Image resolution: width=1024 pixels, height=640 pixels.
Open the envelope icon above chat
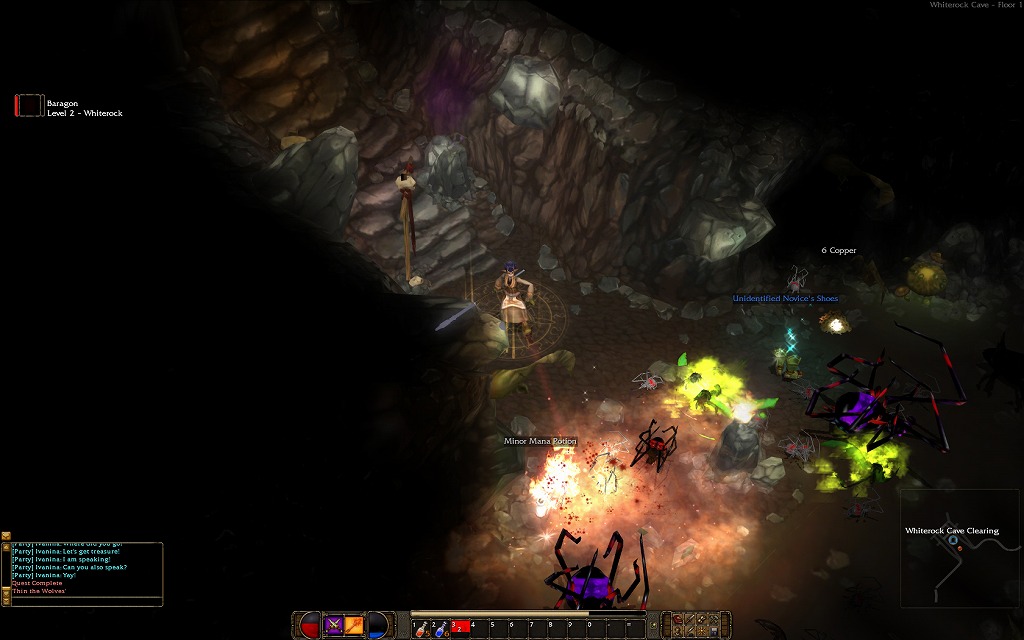pyautogui.click(x=6, y=536)
